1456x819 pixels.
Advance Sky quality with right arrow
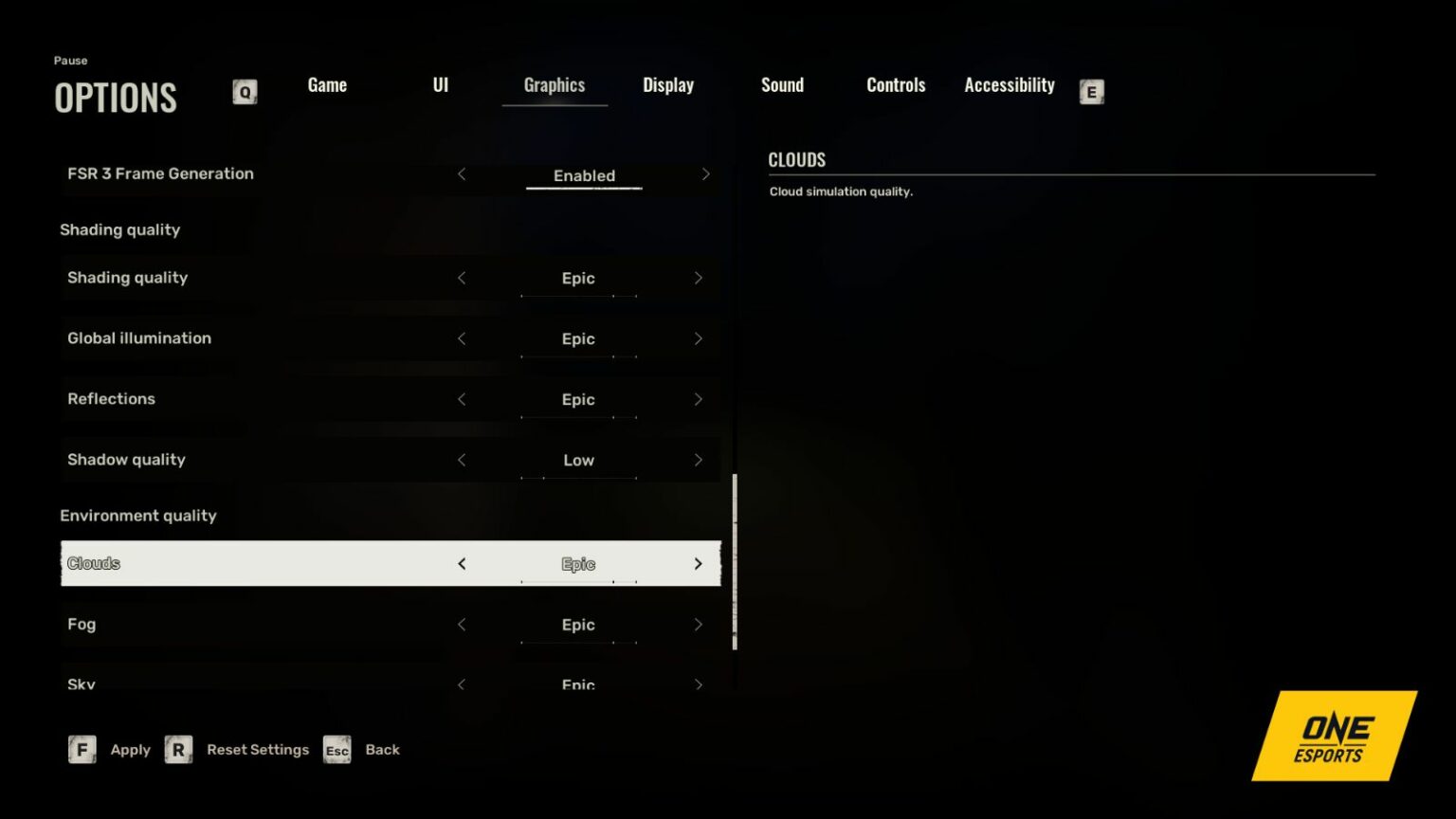click(699, 683)
